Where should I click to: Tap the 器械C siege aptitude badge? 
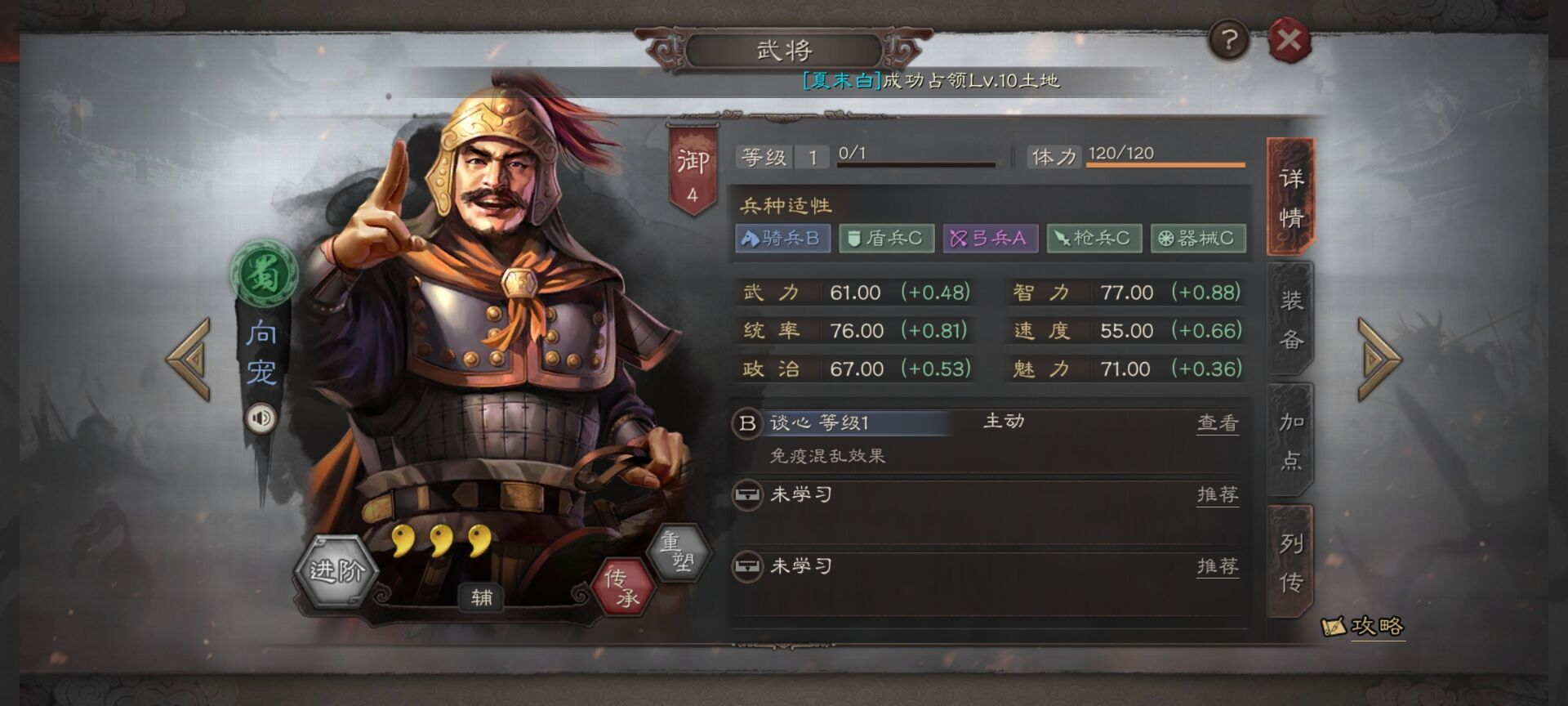point(1197,239)
